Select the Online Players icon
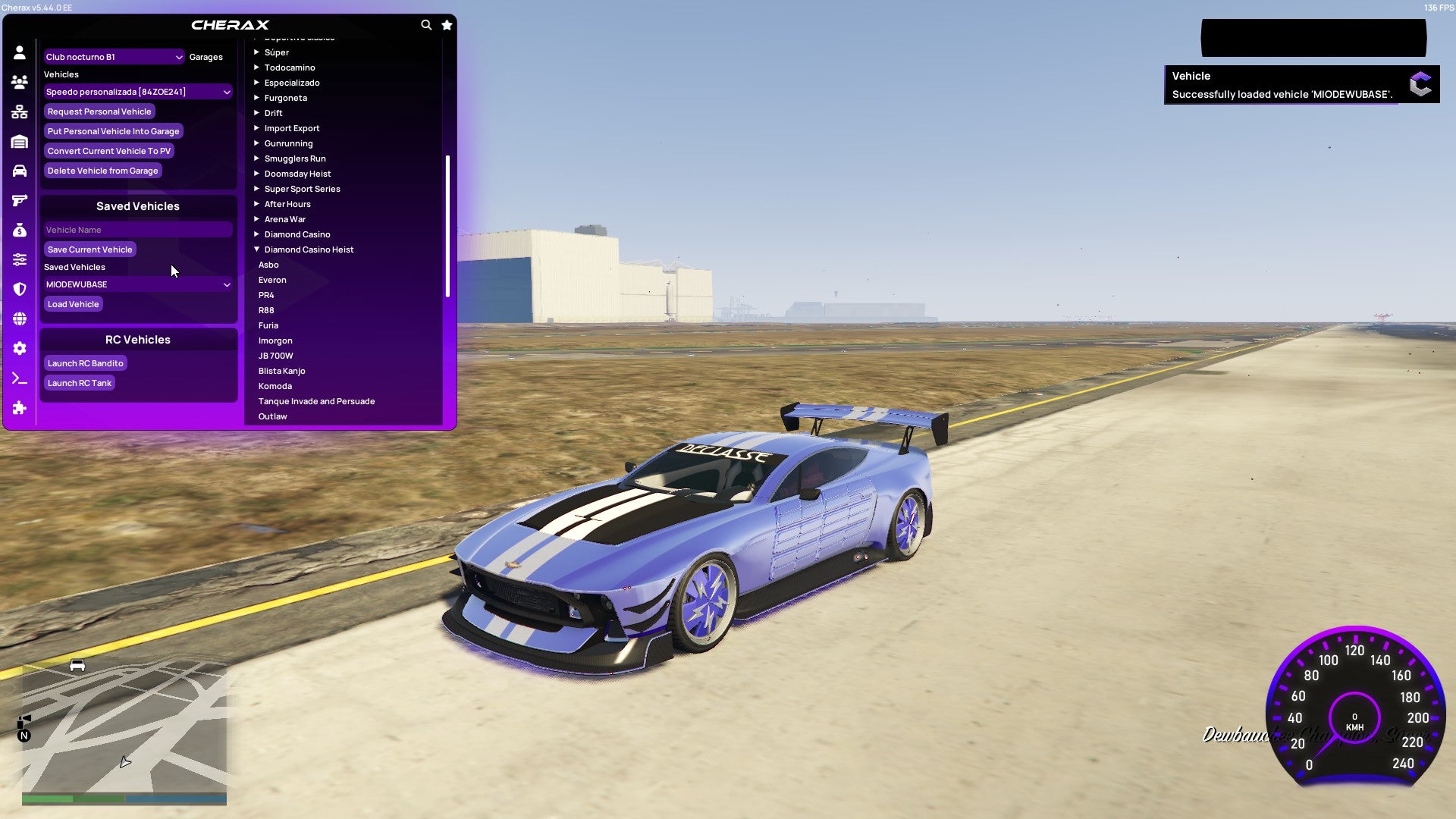This screenshot has width=1456, height=819. [x=20, y=81]
